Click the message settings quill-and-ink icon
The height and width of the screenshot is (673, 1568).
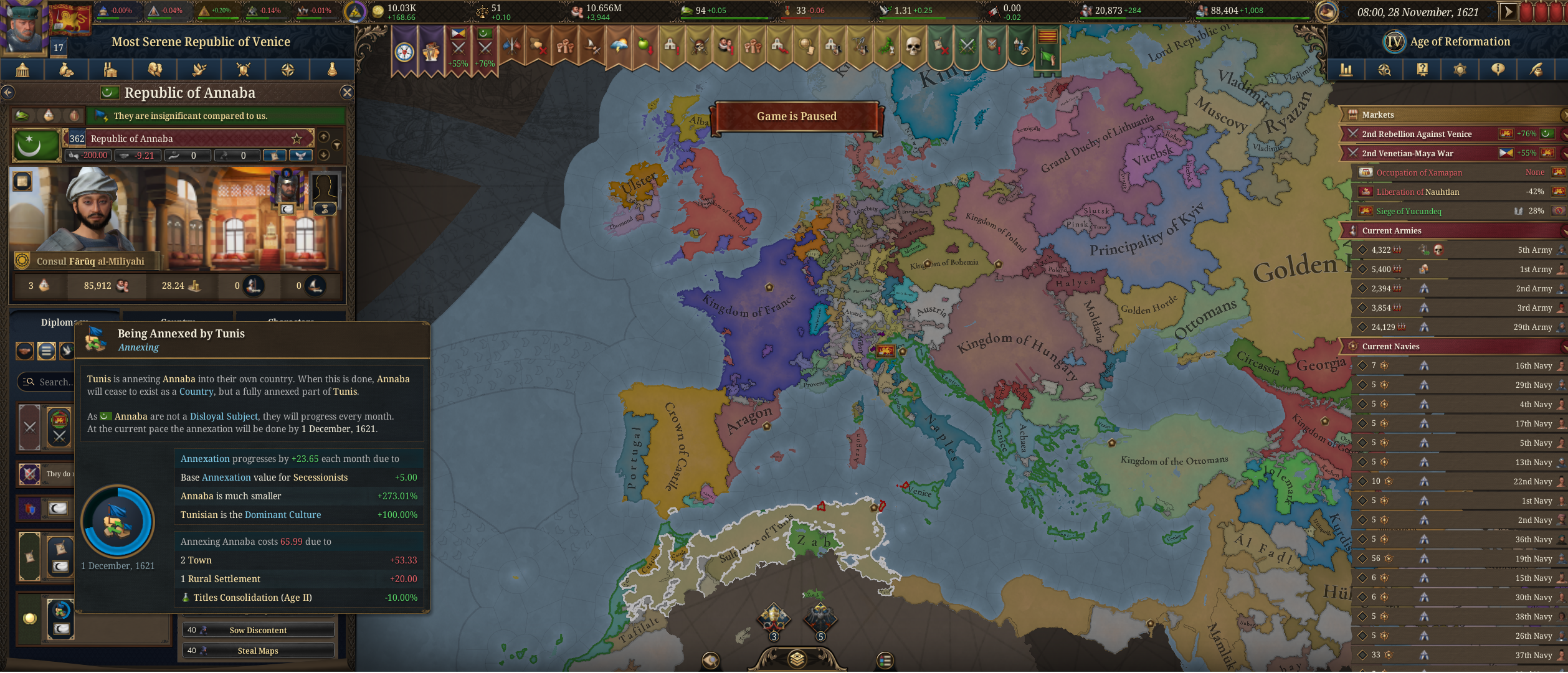click(1536, 70)
